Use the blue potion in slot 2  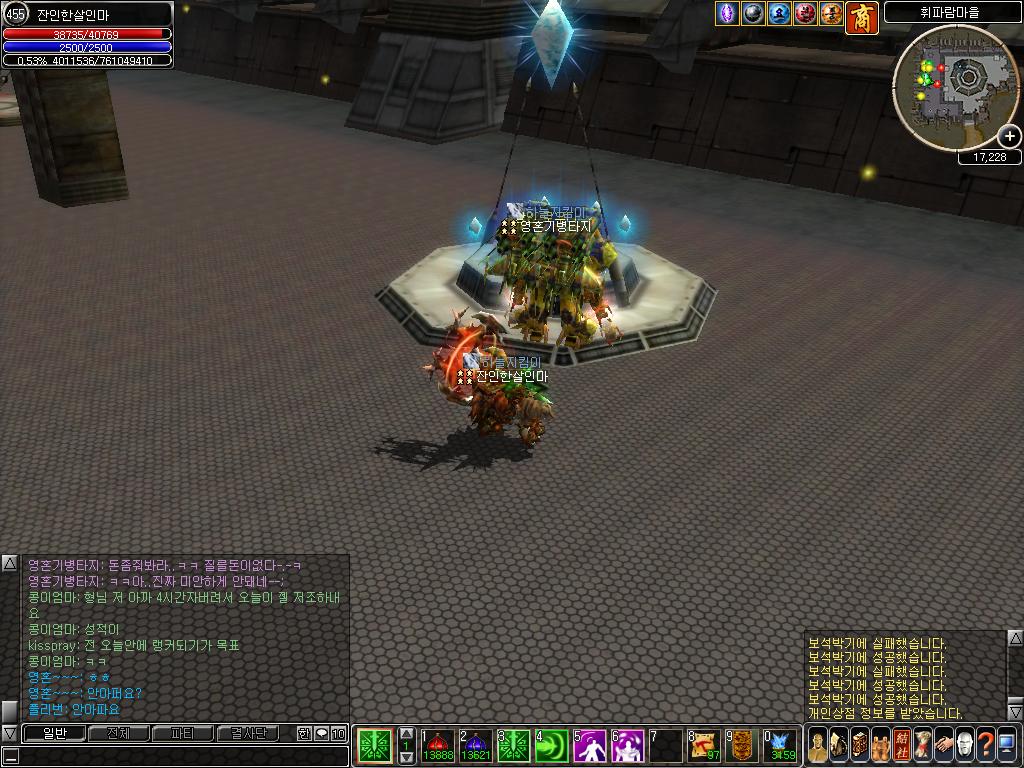coord(475,745)
